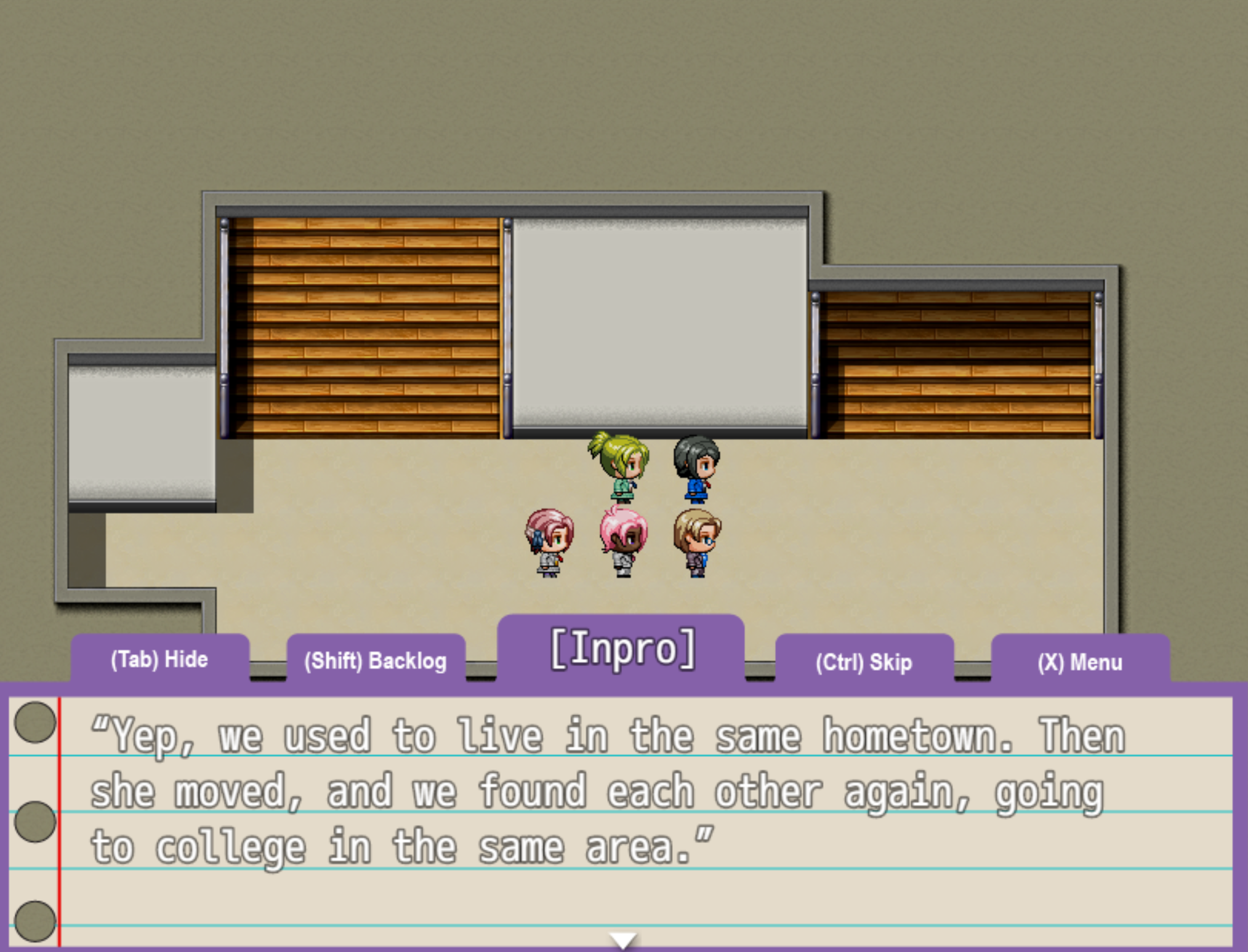Screen dimensions: 1248x952
Task: Hide the dialogue box via (Tab) Hide
Action: point(159,660)
